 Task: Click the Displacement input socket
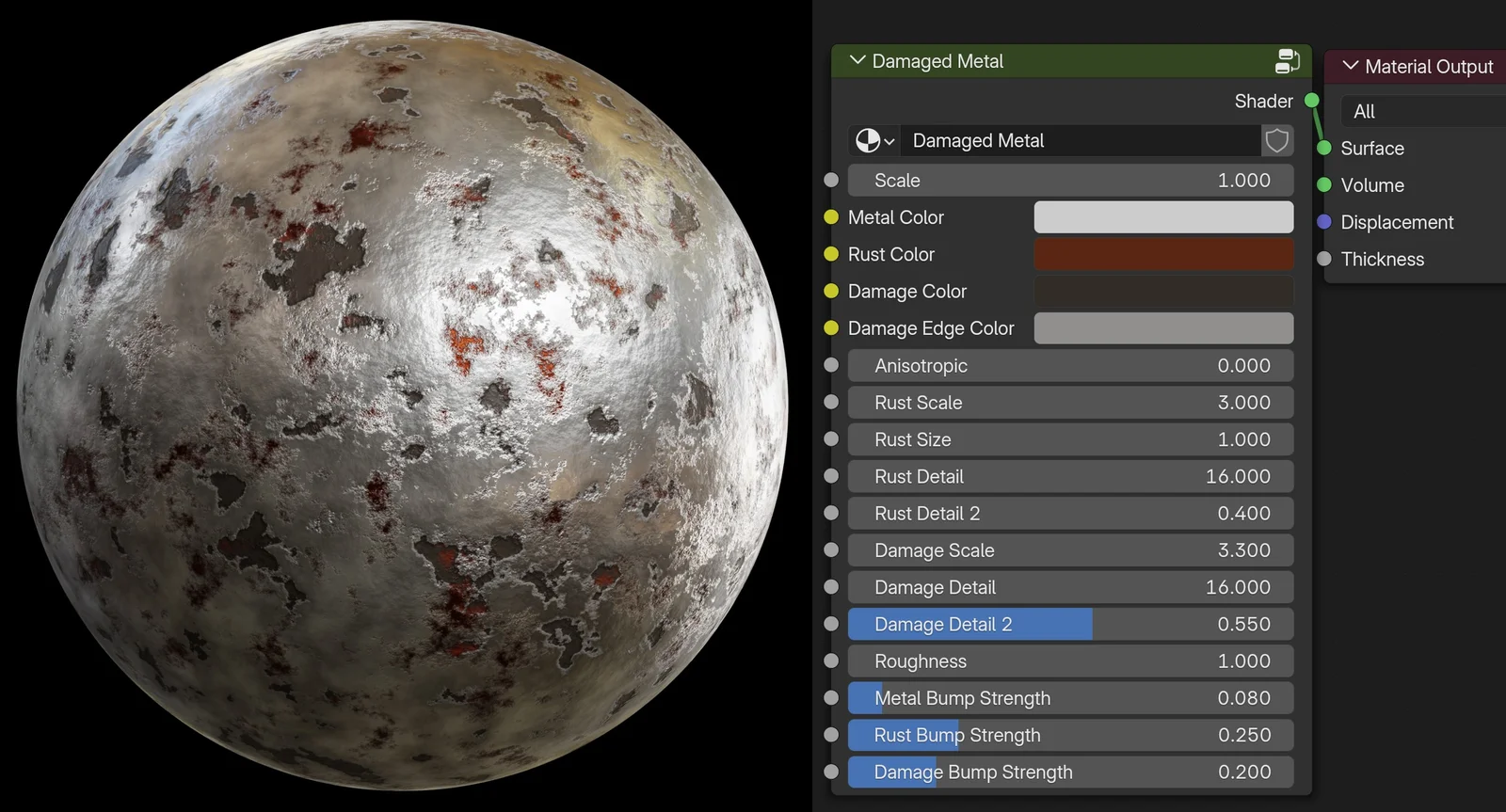coord(1326,222)
